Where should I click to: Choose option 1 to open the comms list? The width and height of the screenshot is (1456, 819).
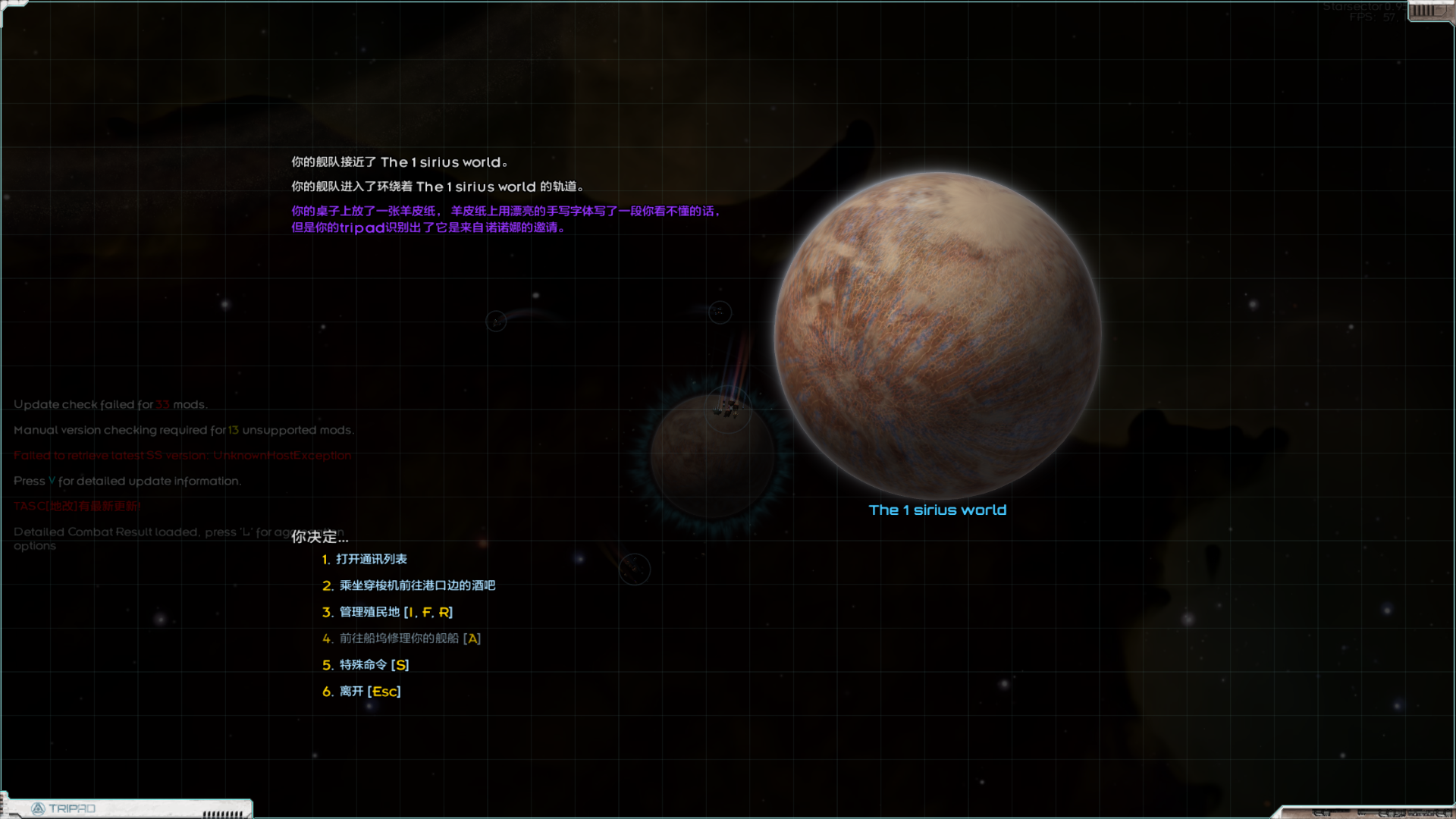click(371, 560)
